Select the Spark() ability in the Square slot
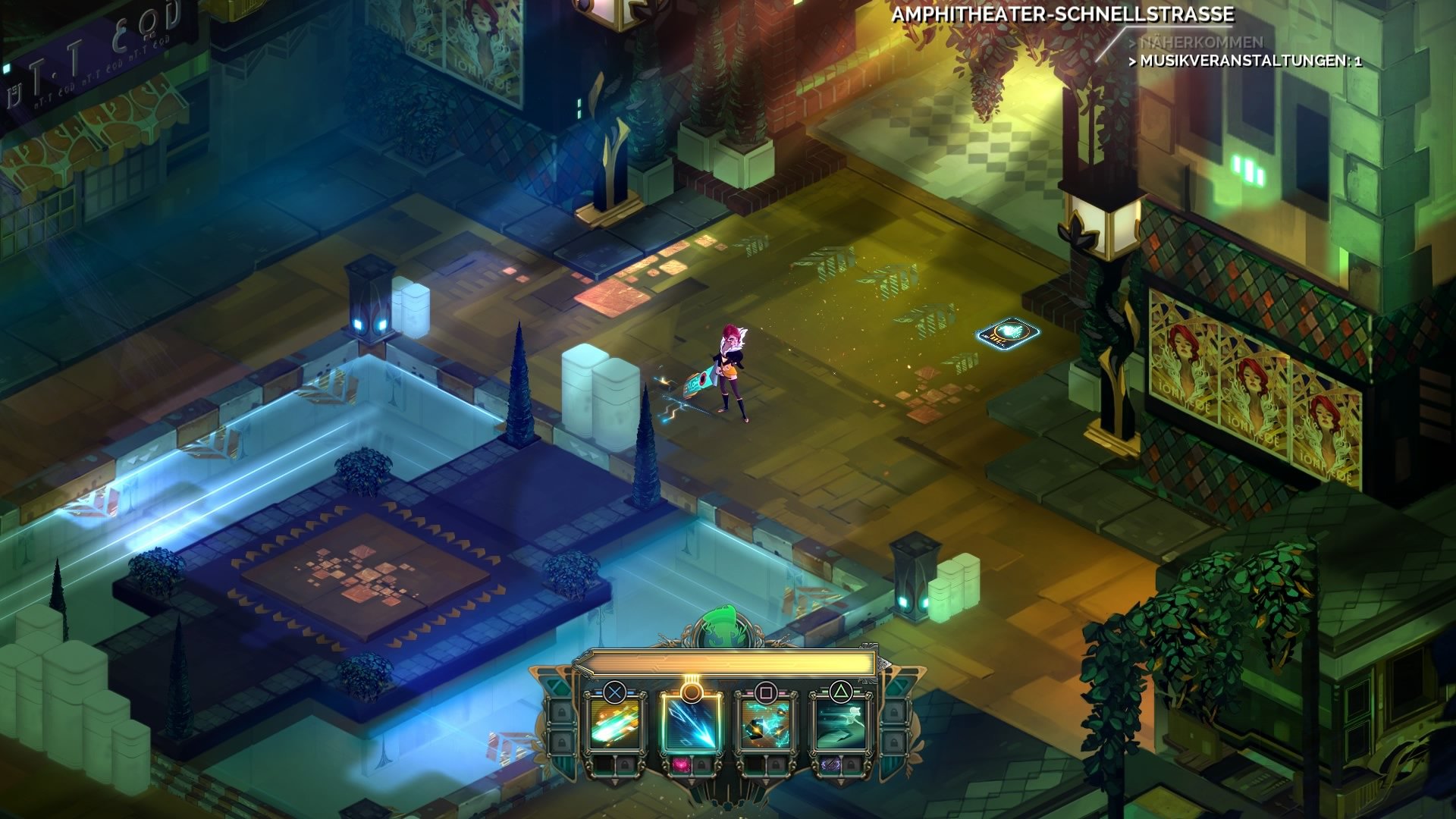The height and width of the screenshot is (819, 1456). click(x=766, y=726)
